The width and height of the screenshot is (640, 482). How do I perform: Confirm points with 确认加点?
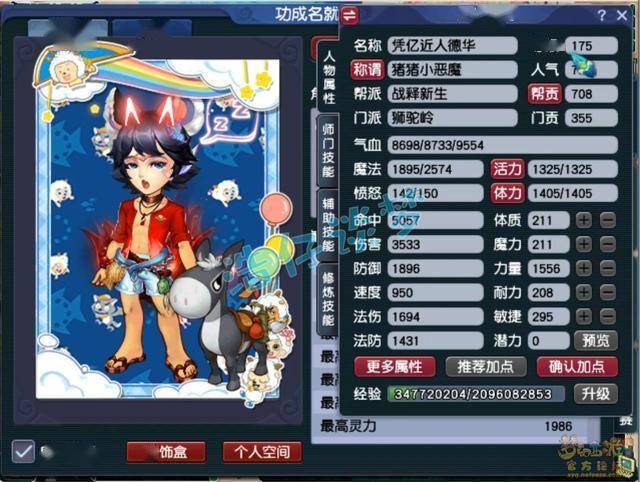[x=576, y=366]
